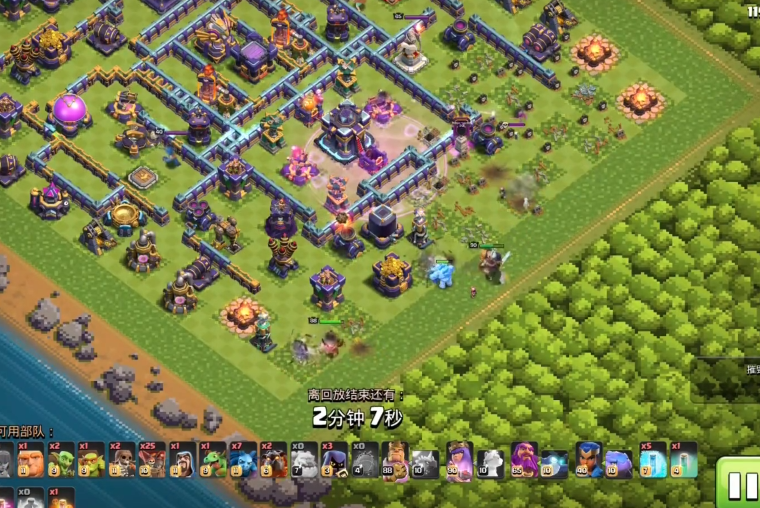Screen dimensions: 760x508
Task: Pause the replay with the green button
Action: 741,484
